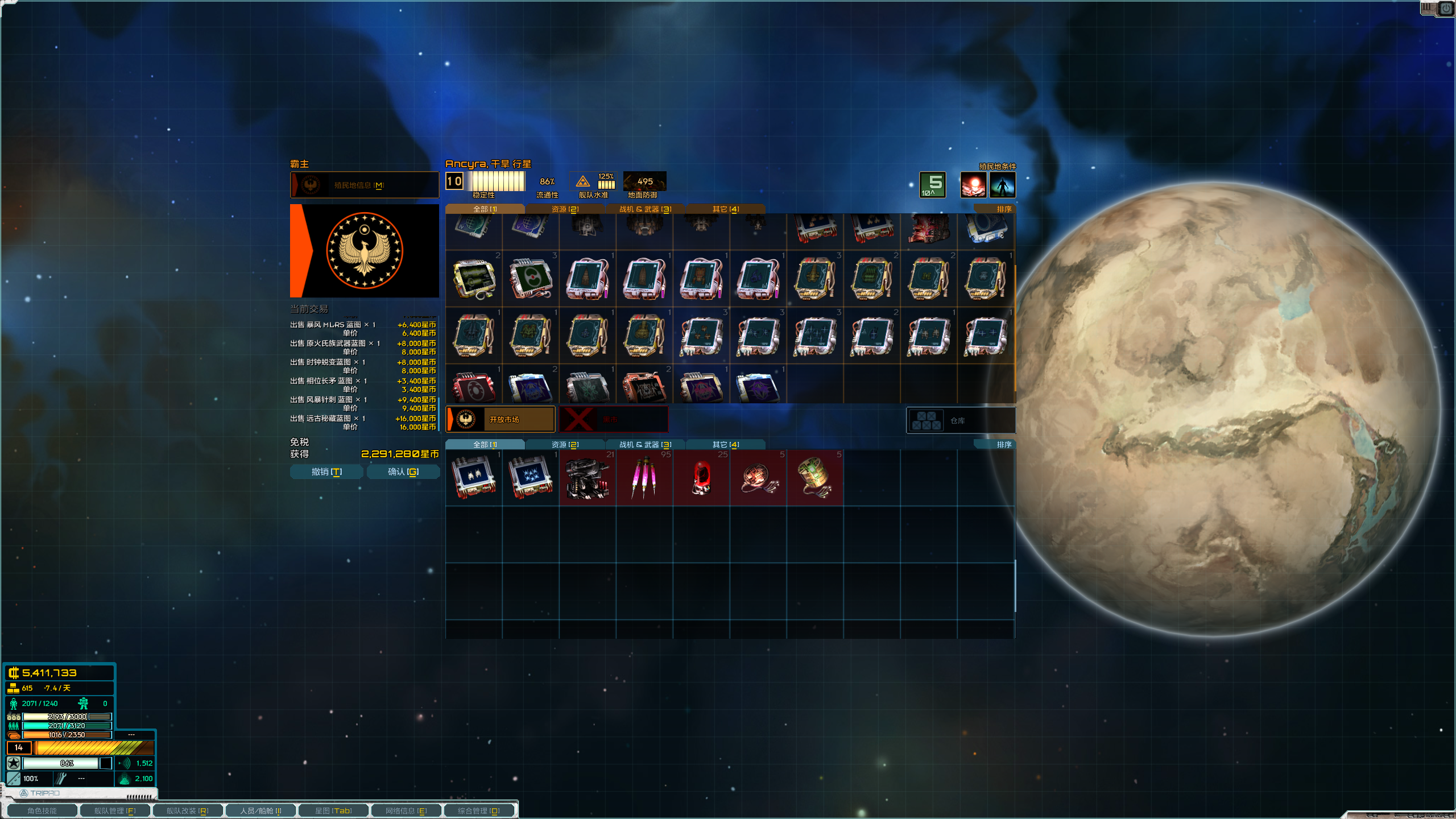Open the 角色技能 character skills screen
Image resolution: width=1456 pixels, height=819 pixels.
pyautogui.click(x=42, y=810)
